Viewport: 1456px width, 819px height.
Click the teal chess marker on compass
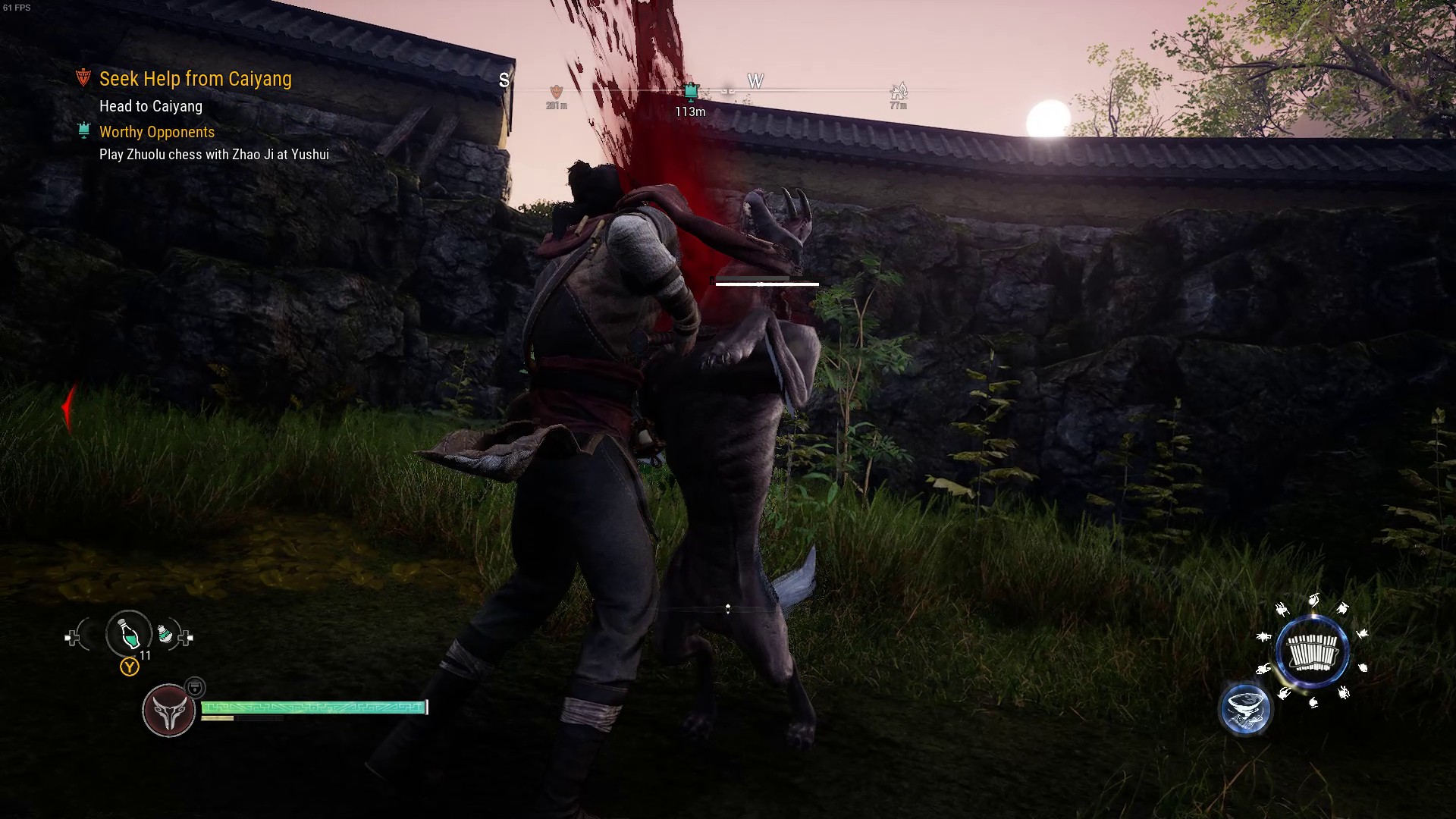690,92
